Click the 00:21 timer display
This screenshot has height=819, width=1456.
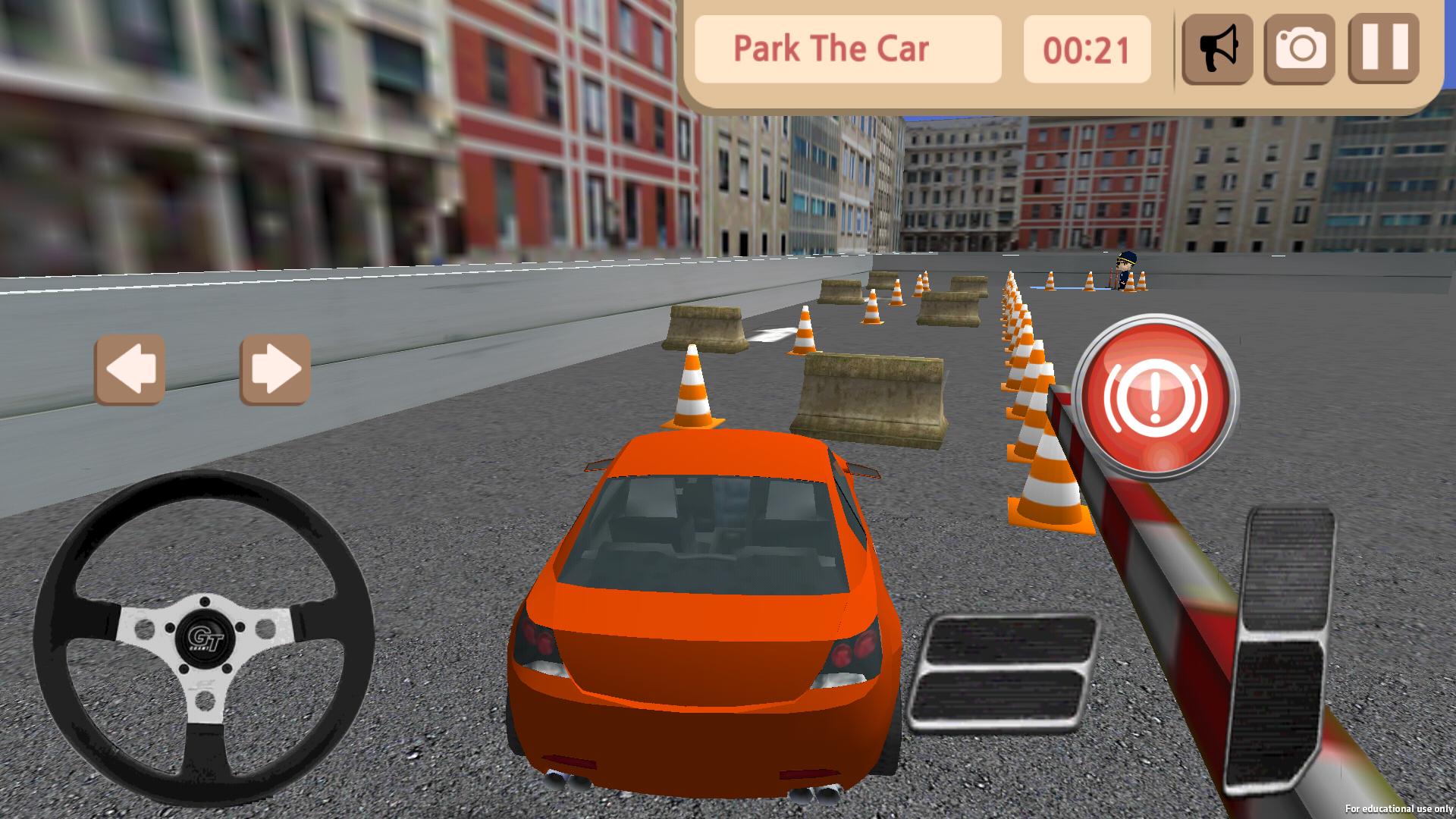click(x=1087, y=49)
